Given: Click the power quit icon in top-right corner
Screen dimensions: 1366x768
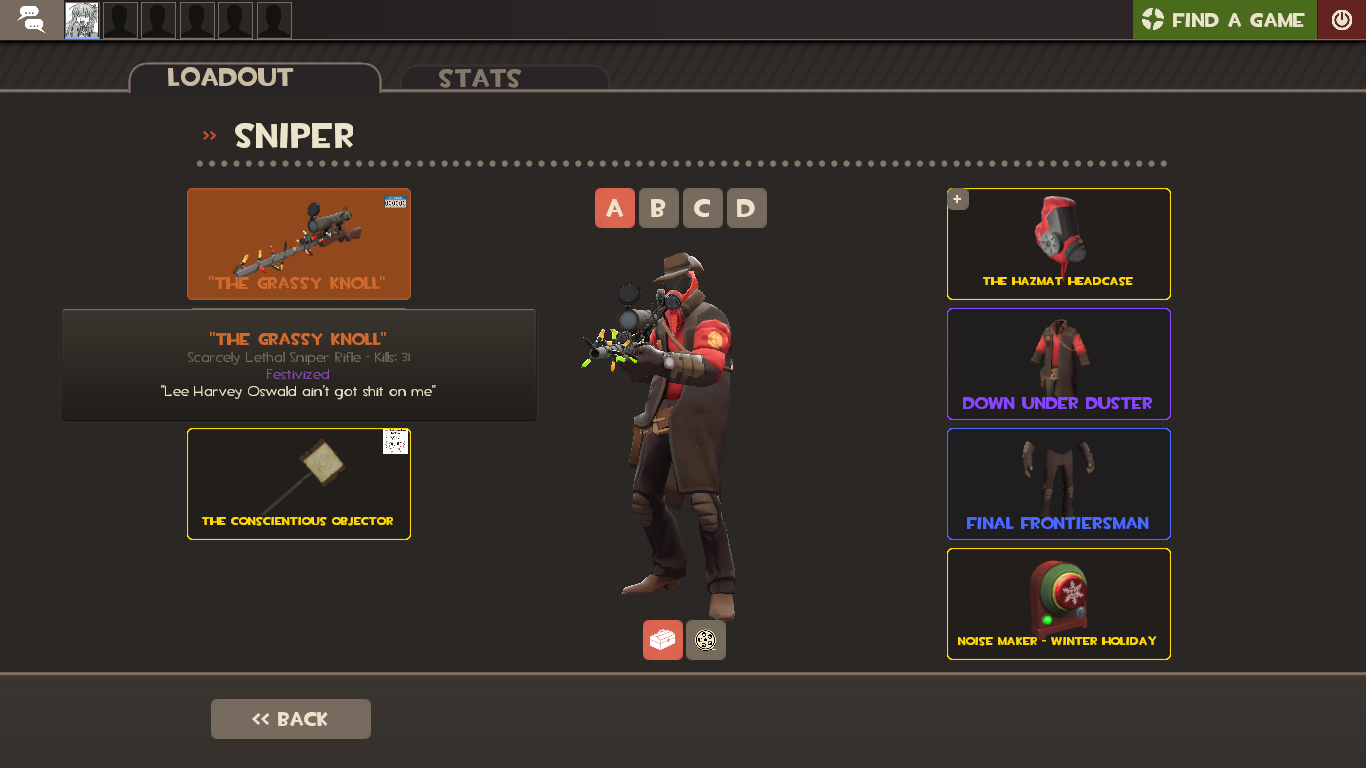Looking at the screenshot, I should click(1341, 18).
